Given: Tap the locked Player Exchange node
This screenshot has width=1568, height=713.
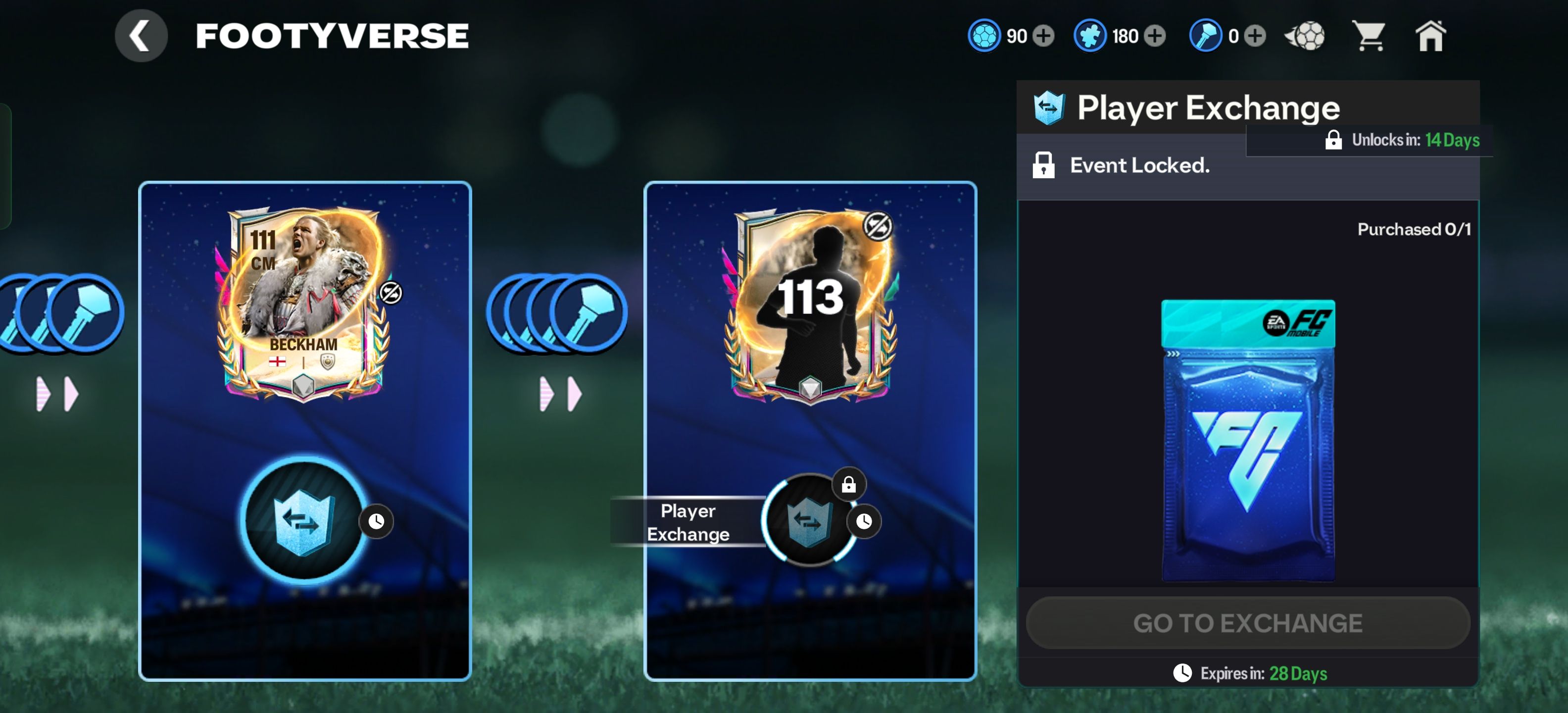Looking at the screenshot, I should pos(809,521).
